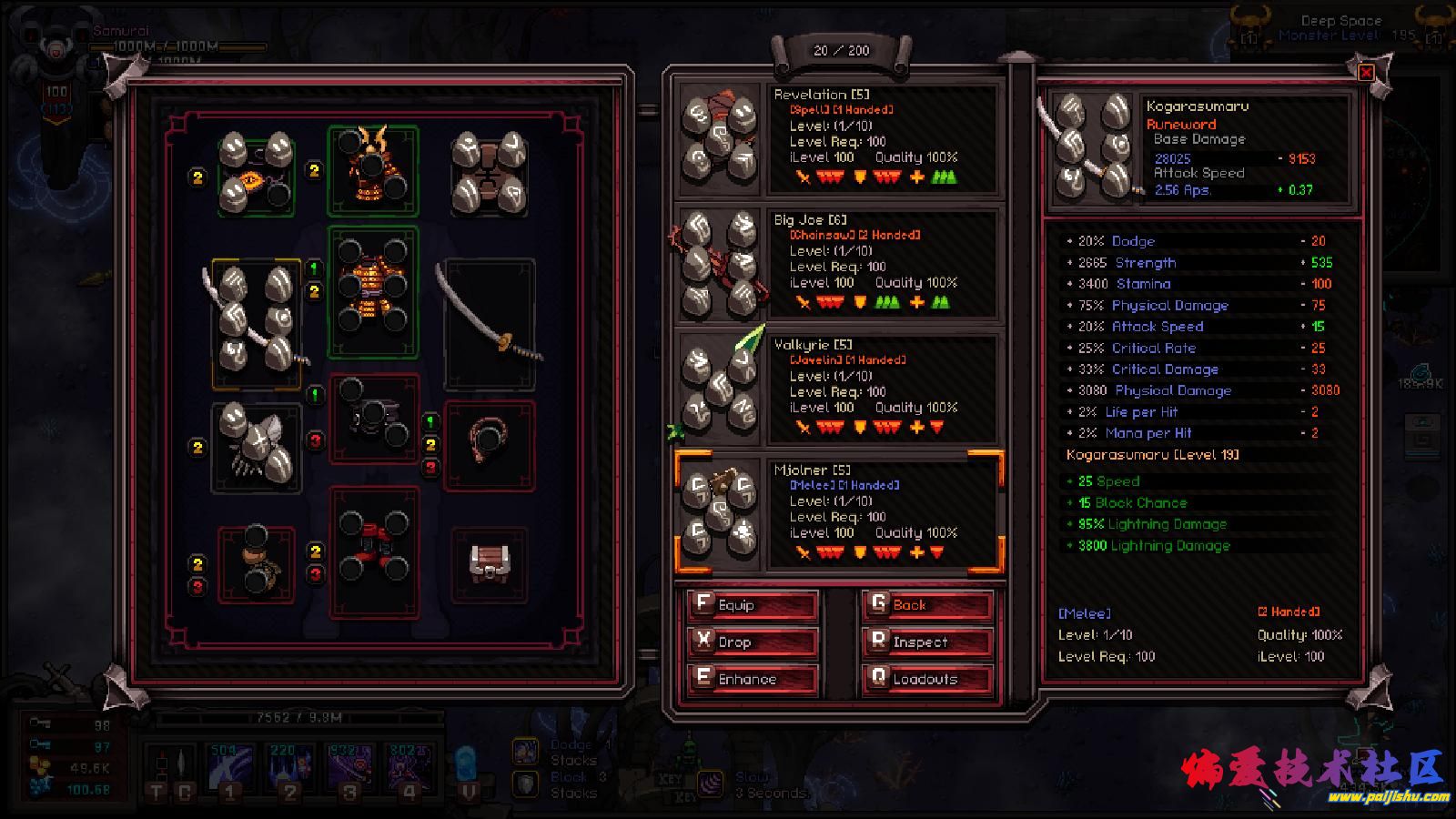Select the gauntlet gloves equipment slot
Viewport: 1456px width, 819px height.
(257, 446)
